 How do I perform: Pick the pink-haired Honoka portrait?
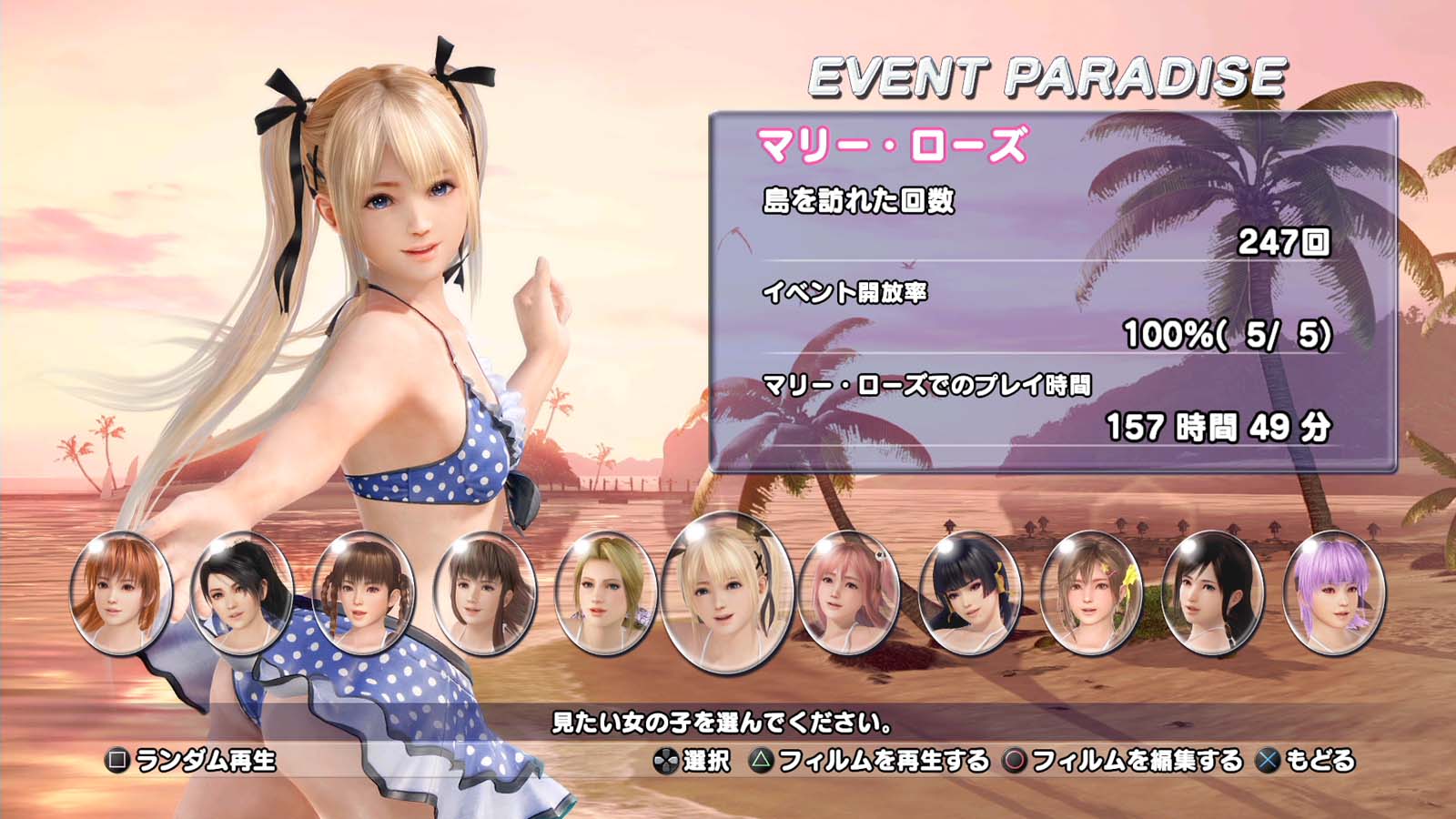[x=849, y=592]
